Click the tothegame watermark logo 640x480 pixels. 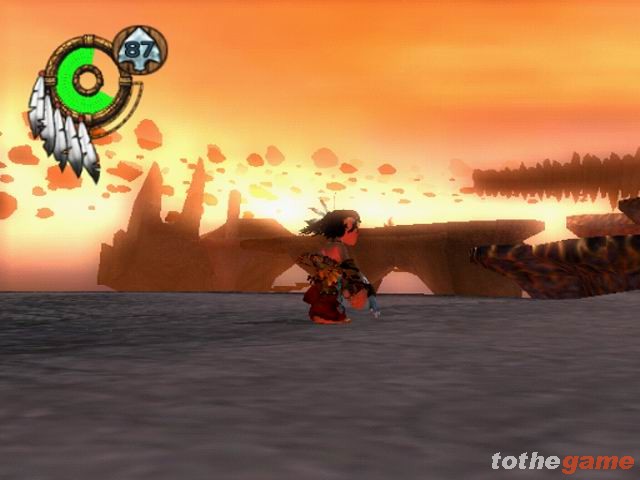[x=562, y=461]
